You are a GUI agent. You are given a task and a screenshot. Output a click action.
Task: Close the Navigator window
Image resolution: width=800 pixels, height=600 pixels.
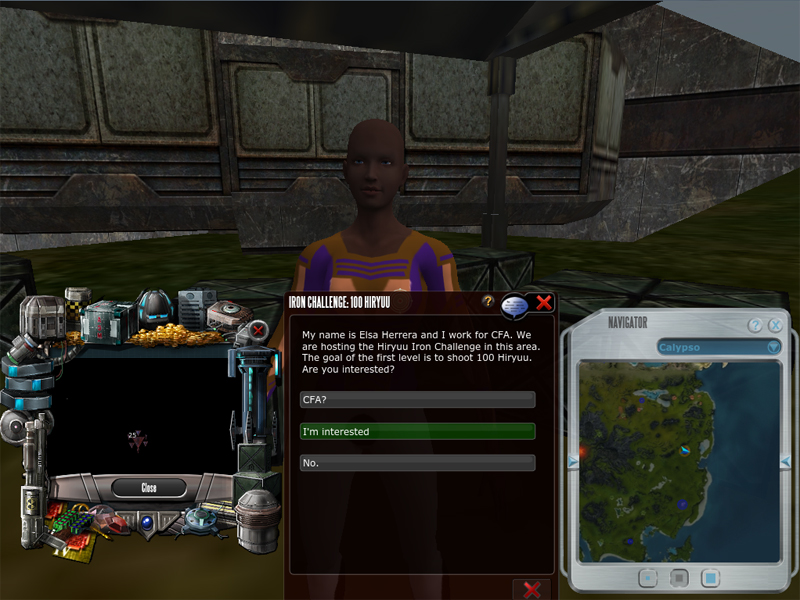coord(775,325)
